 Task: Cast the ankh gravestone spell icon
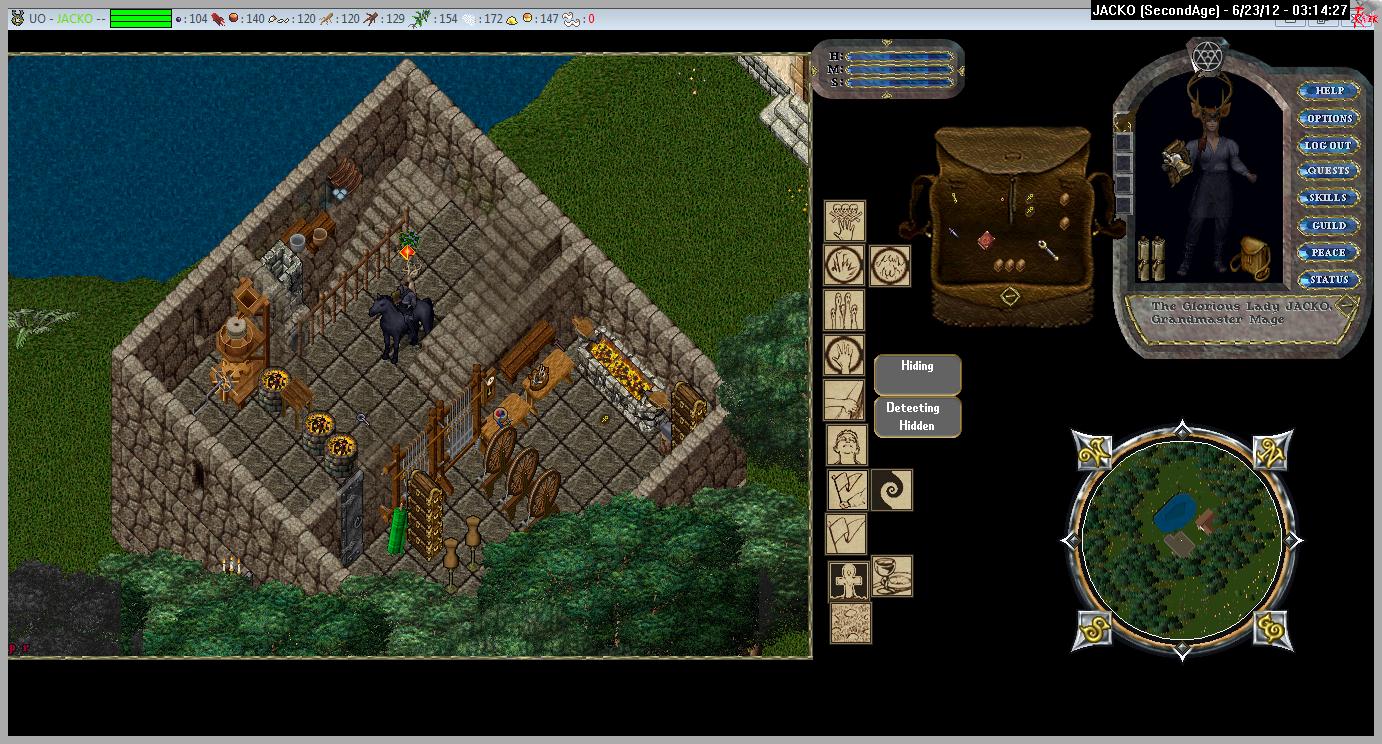849,580
